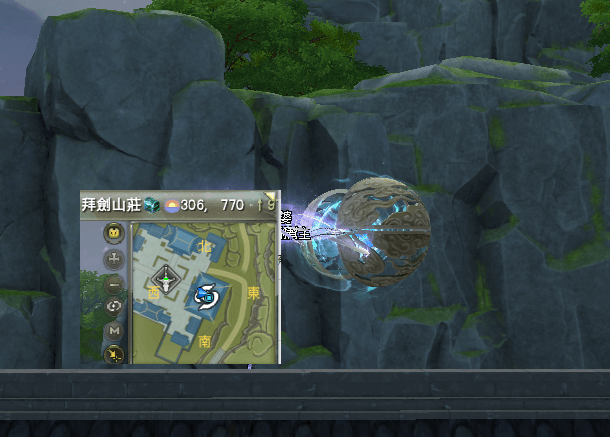Click the teal chest icon beside location name
The height and width of the screenshot is (437, 610).
[x=151, y=204]
